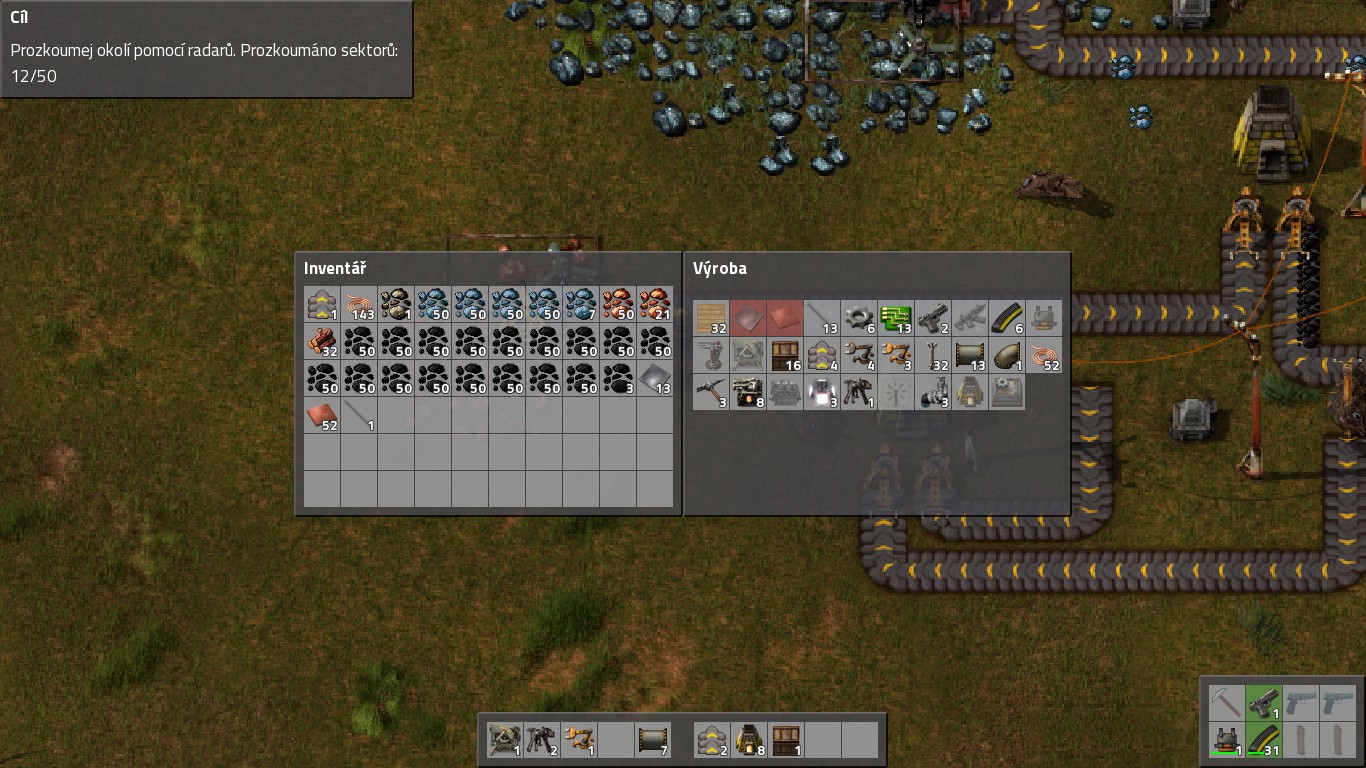Craft copper cable in the crafting panel
The image size is (1366, 768).
point(1044,356)
